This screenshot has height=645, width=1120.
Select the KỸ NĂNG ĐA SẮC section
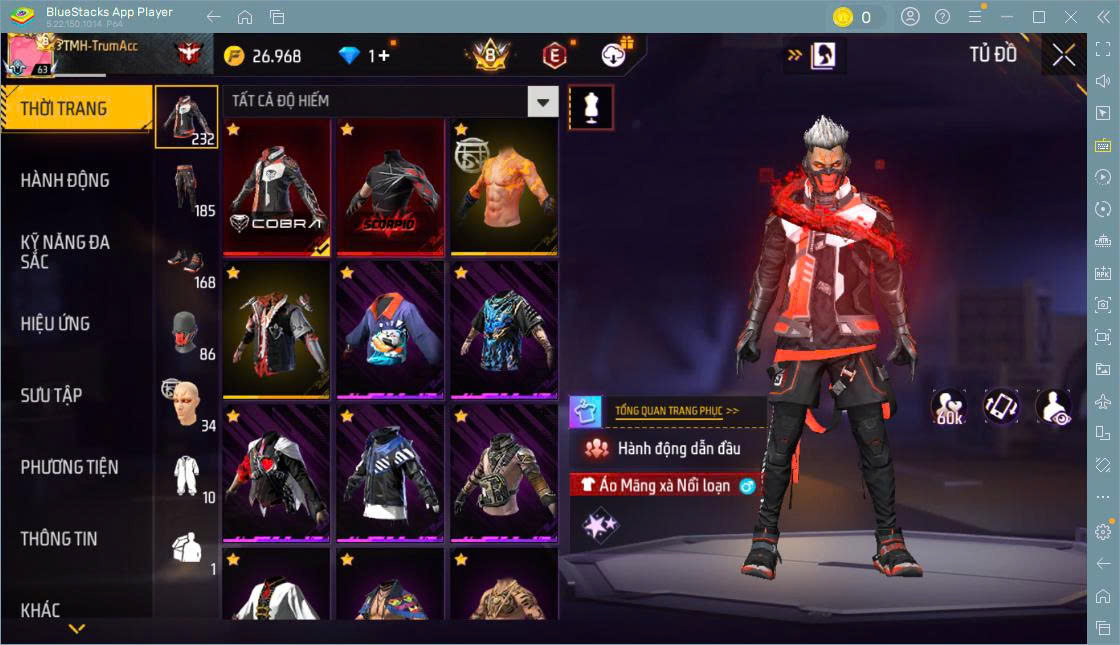coord(66,252)
